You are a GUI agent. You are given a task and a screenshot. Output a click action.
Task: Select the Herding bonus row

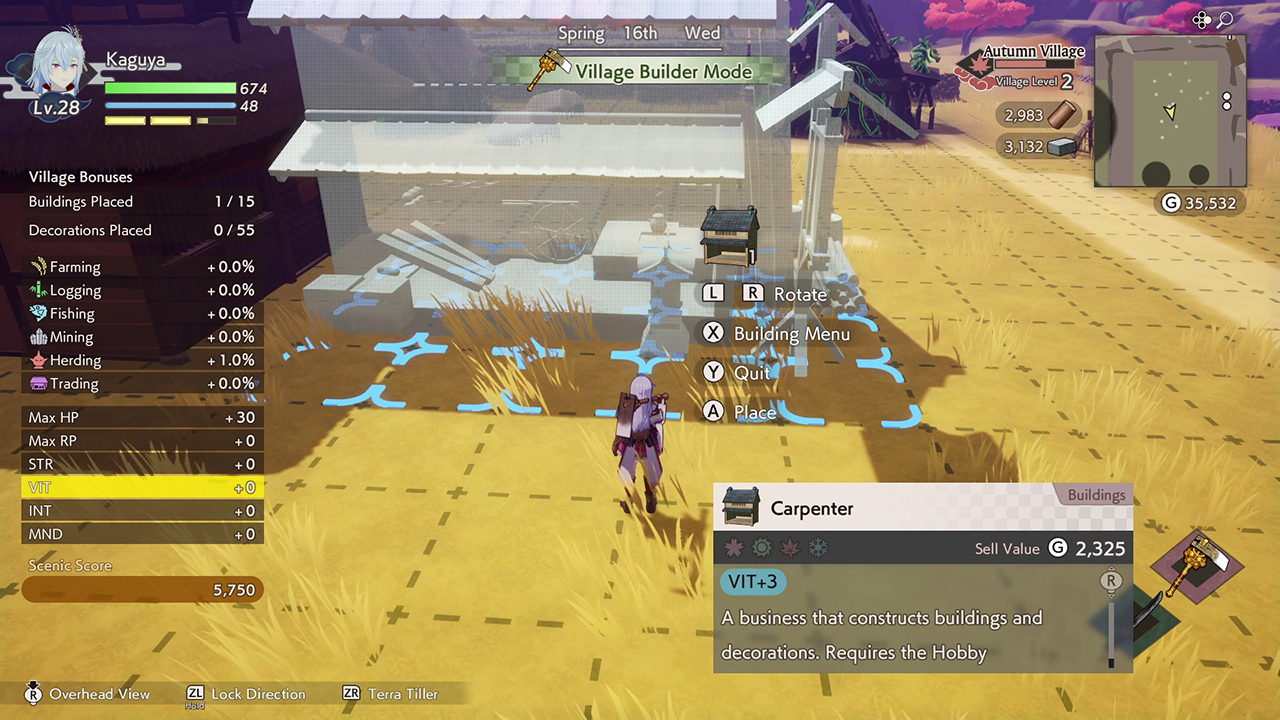(x=141, y=360)
